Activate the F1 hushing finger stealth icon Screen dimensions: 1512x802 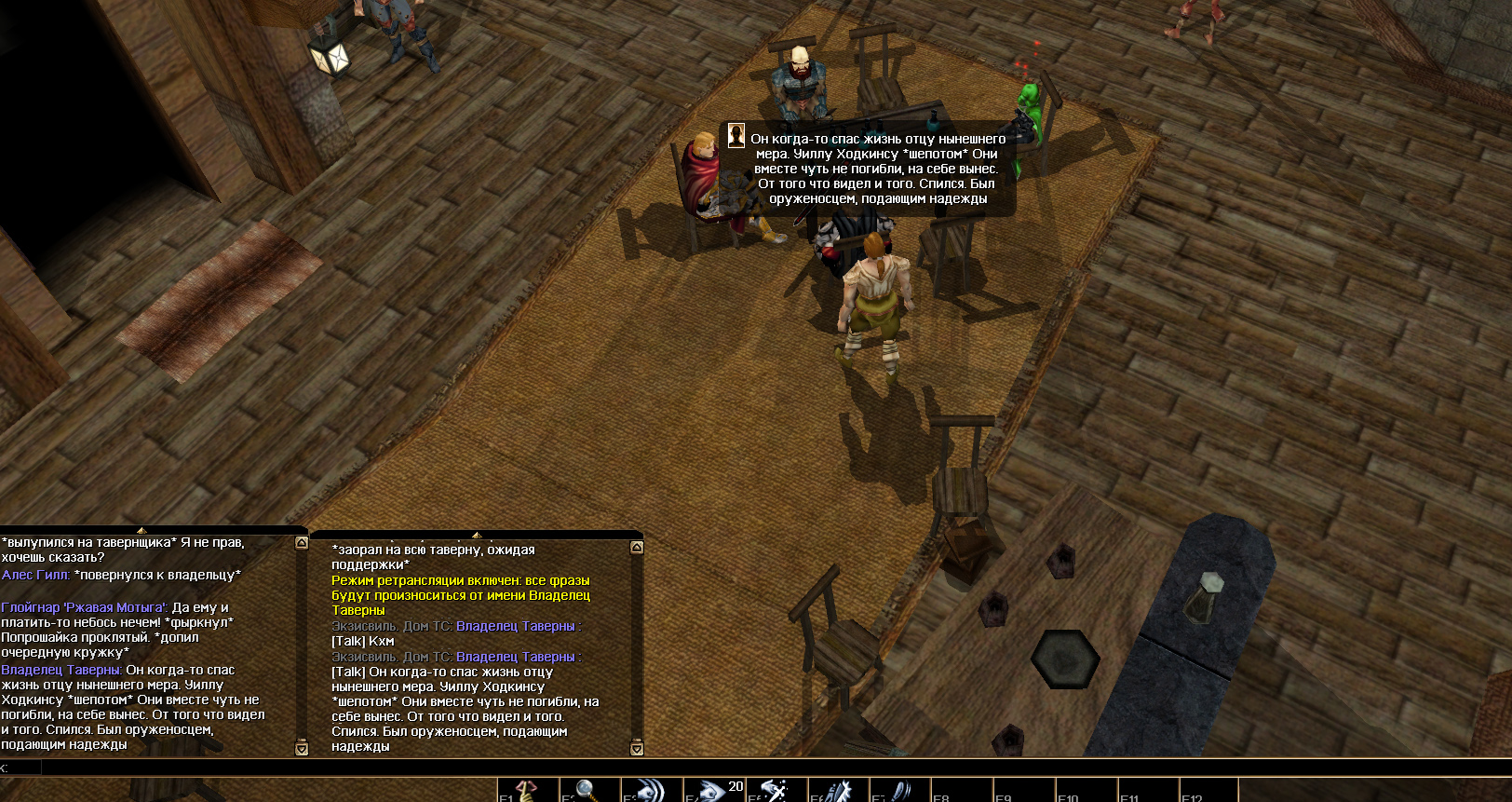(528, 791)
